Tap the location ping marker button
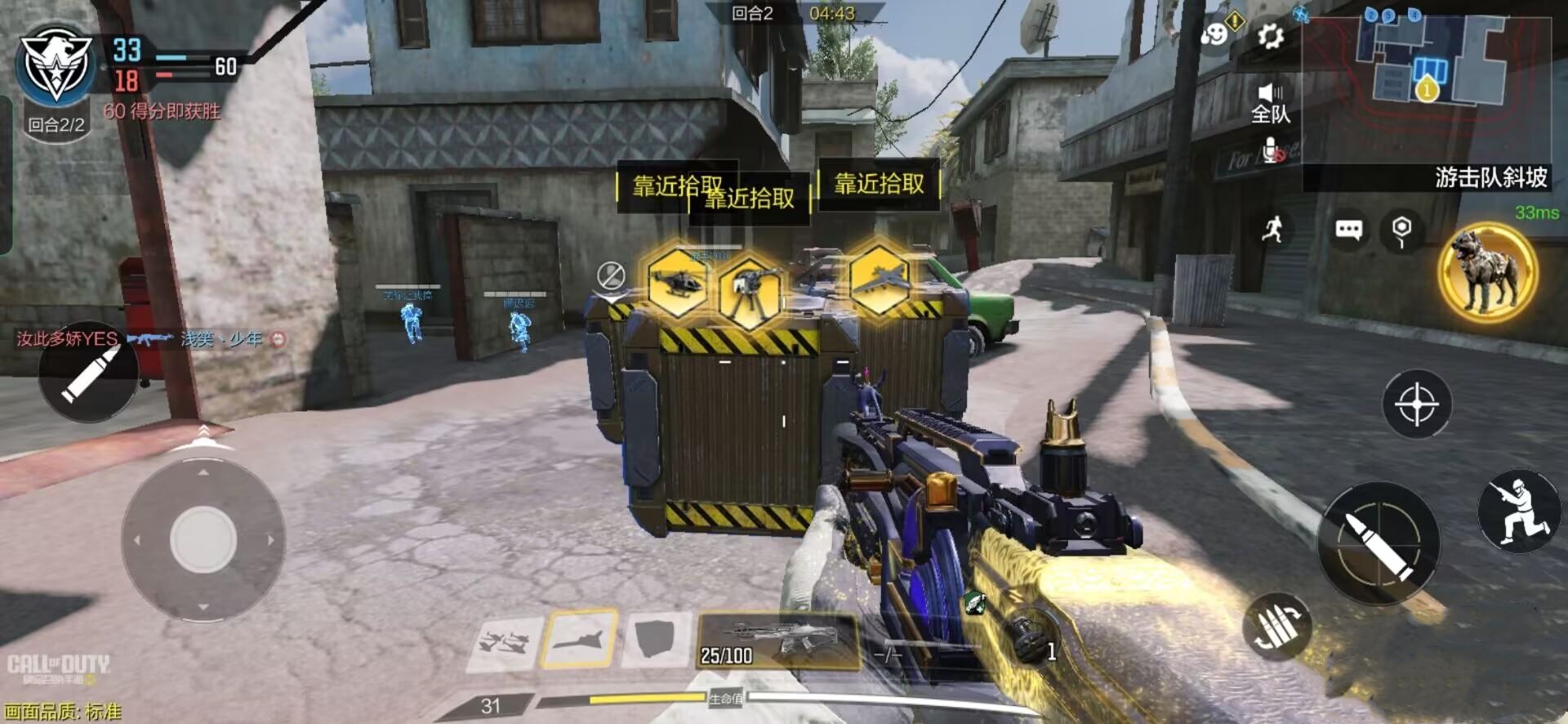1568x724 pixels. (x=1401, y=230)
